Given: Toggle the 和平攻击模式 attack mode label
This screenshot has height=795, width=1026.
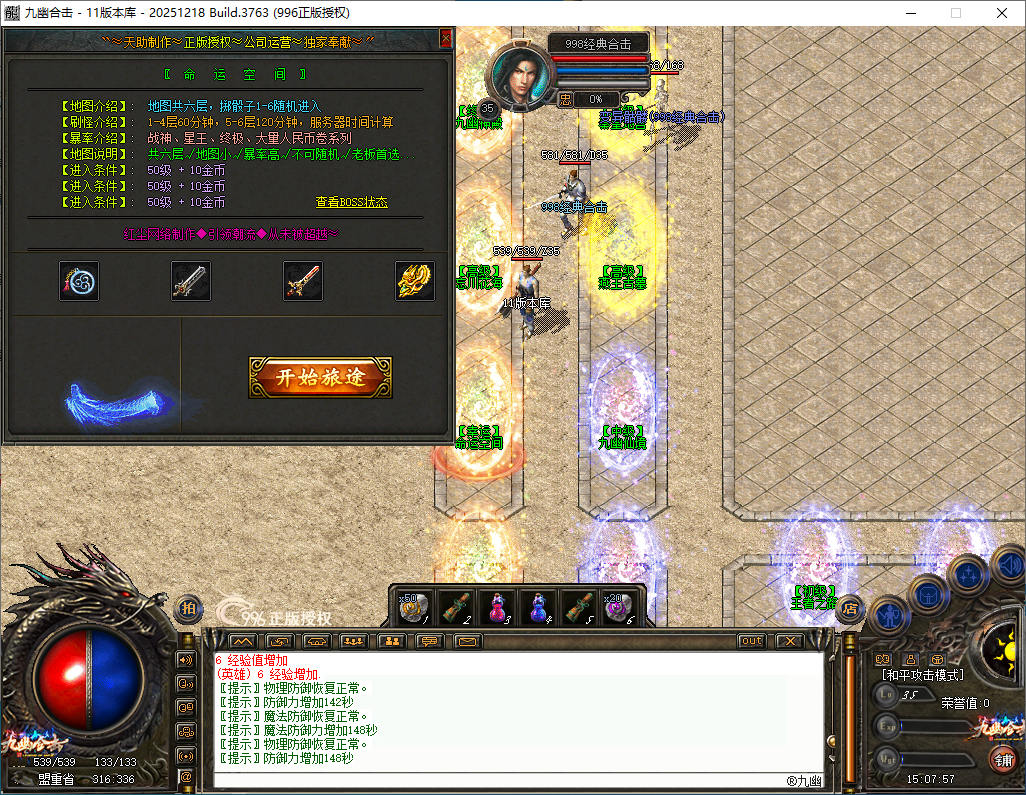Looking at the screenshot, I should [922, 675].
